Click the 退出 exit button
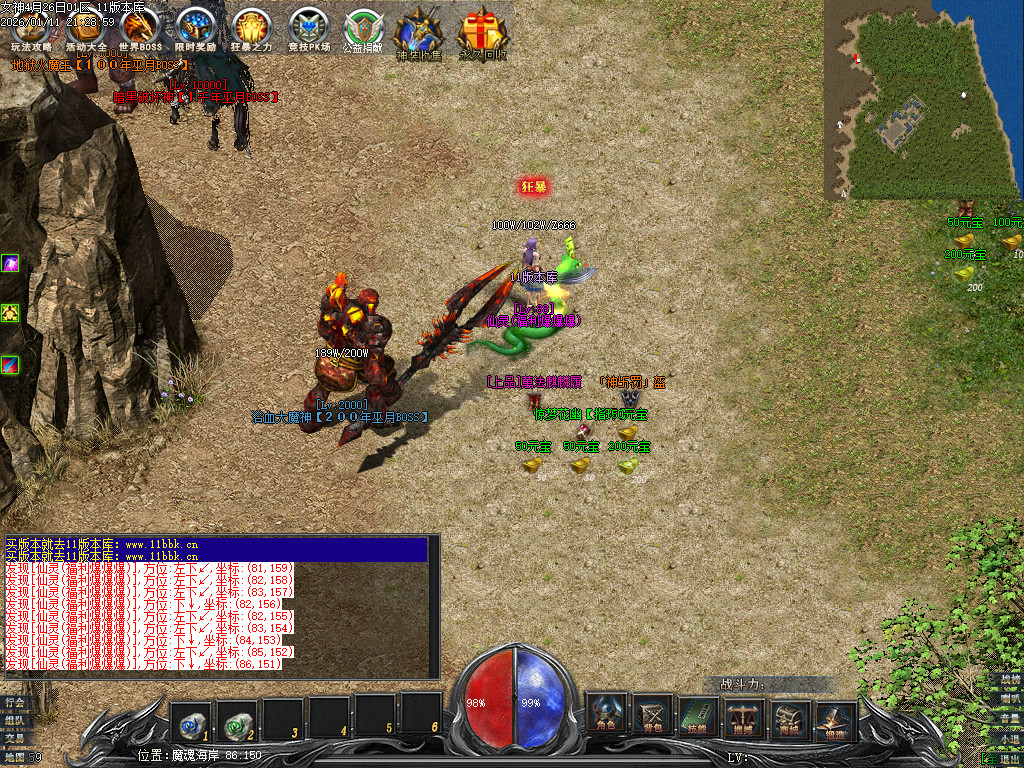1024x768 pixels. coord(1006,759)
